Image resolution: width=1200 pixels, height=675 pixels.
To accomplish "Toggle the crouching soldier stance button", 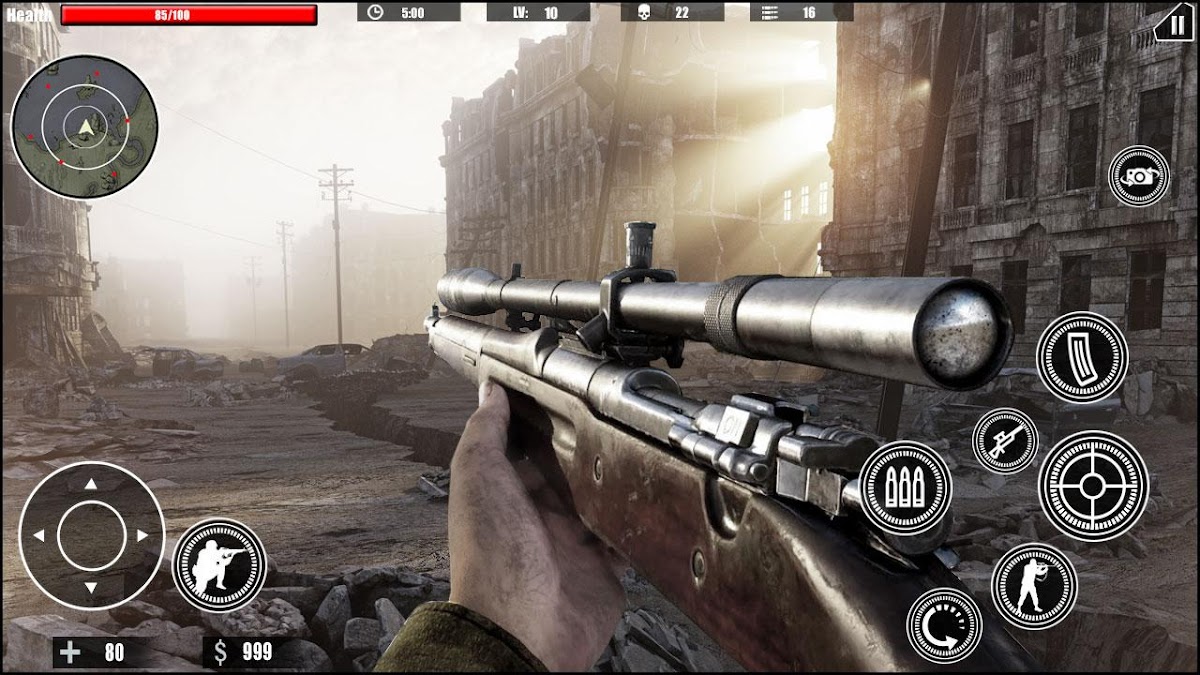I will [219, 565].
